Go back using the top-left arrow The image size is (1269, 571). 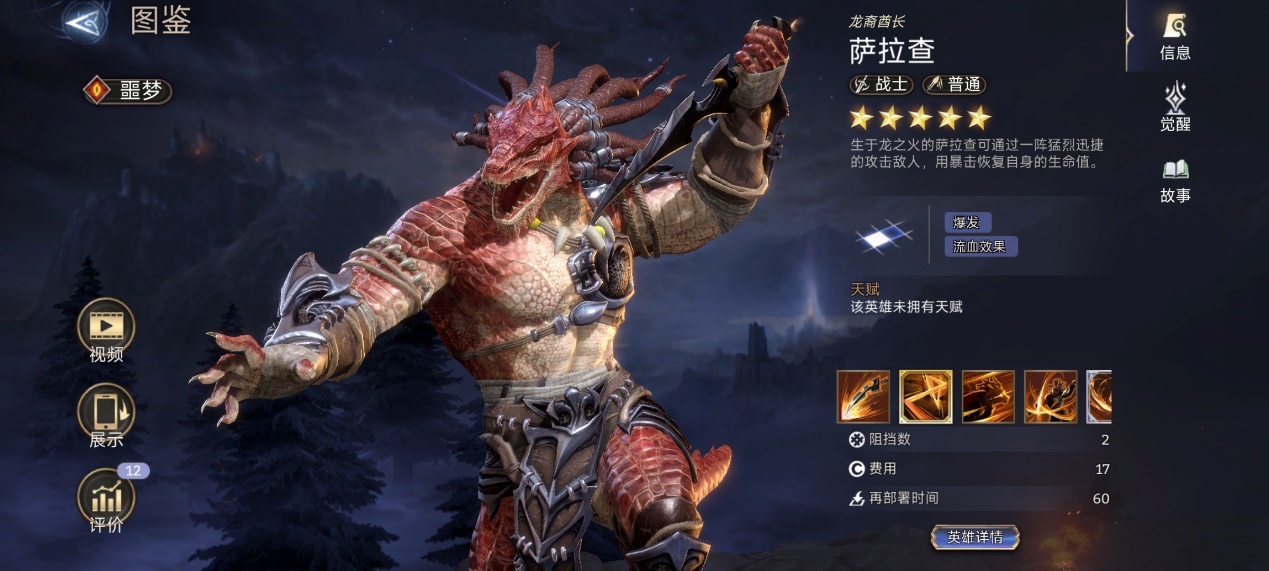coord(86,21)
